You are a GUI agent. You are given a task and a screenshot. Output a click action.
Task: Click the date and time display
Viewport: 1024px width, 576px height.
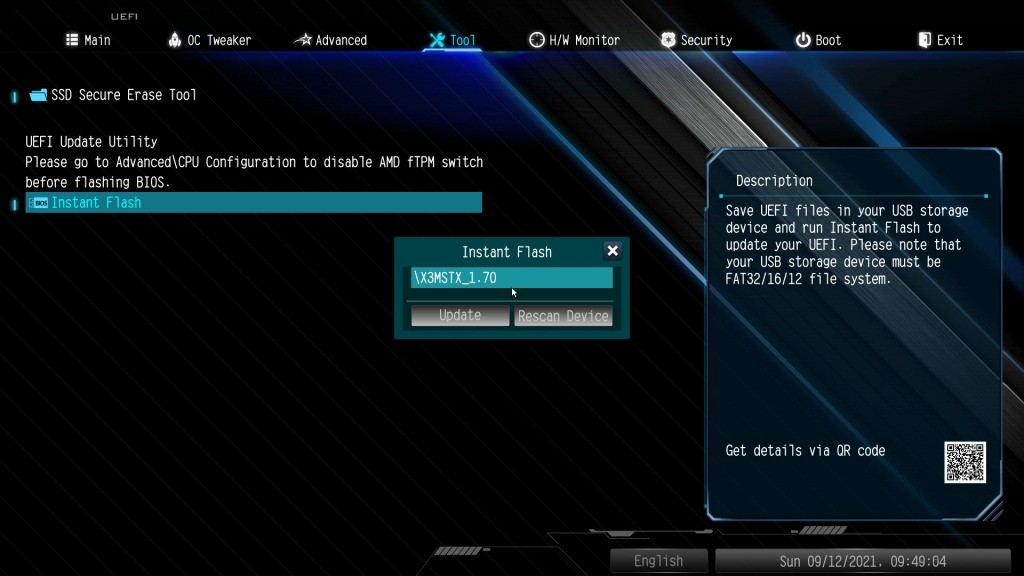862,561
